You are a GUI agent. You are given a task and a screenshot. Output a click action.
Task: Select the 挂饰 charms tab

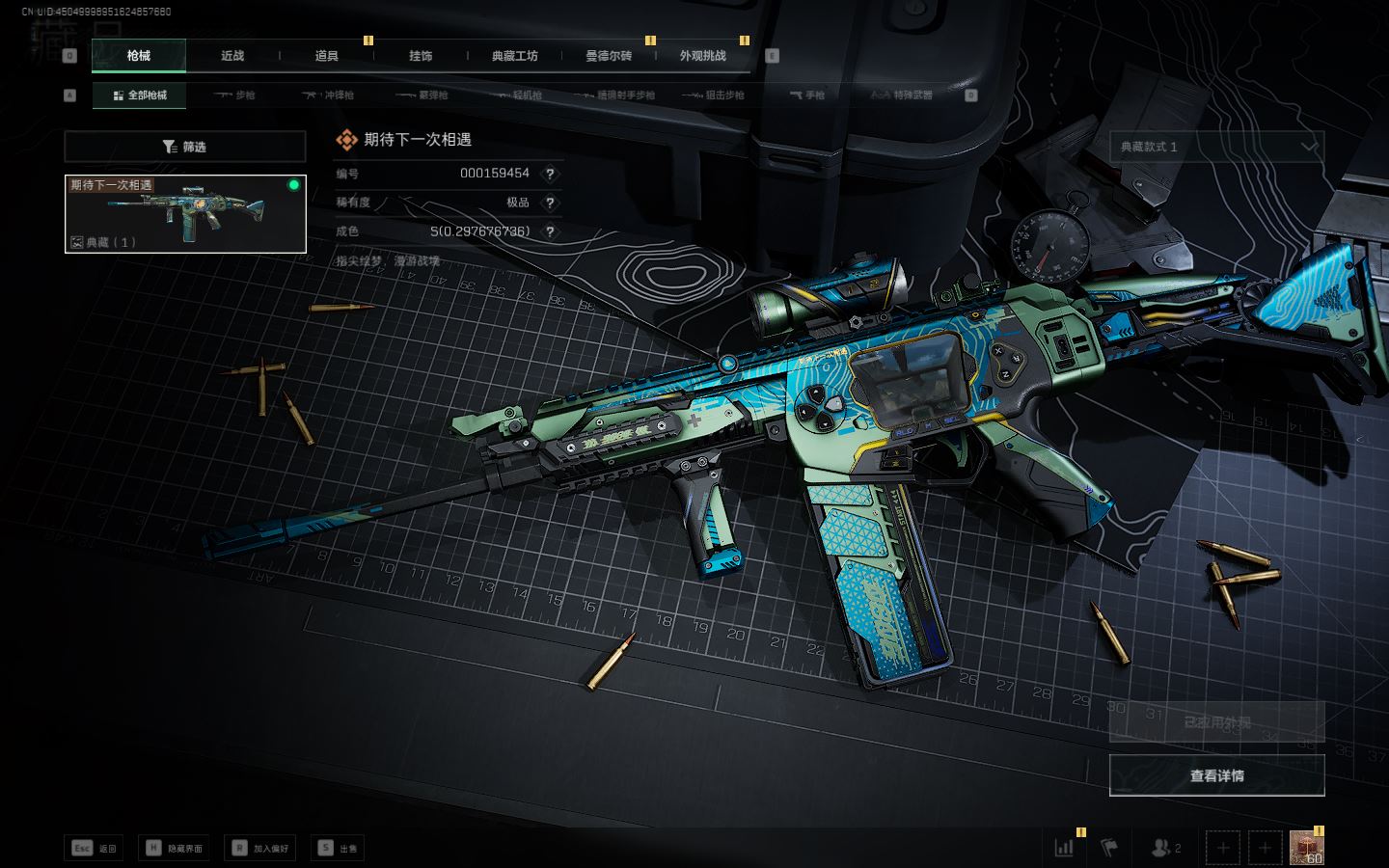coord(421,56)
